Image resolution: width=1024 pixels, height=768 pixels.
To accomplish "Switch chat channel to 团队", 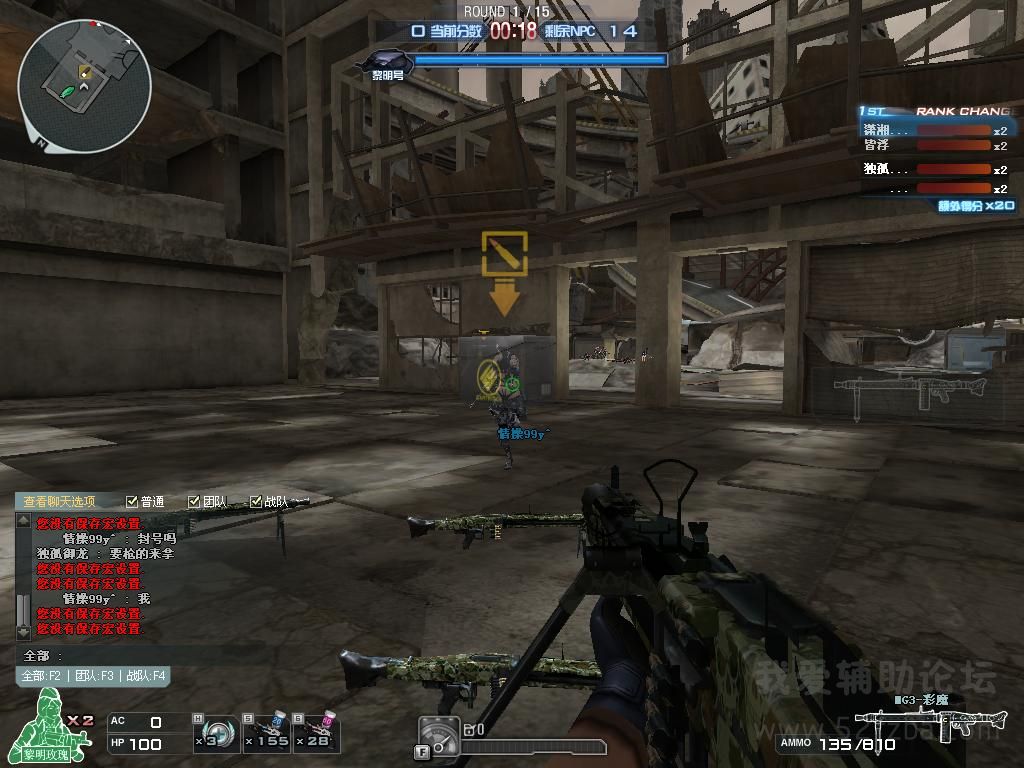I will pos(95,676).
